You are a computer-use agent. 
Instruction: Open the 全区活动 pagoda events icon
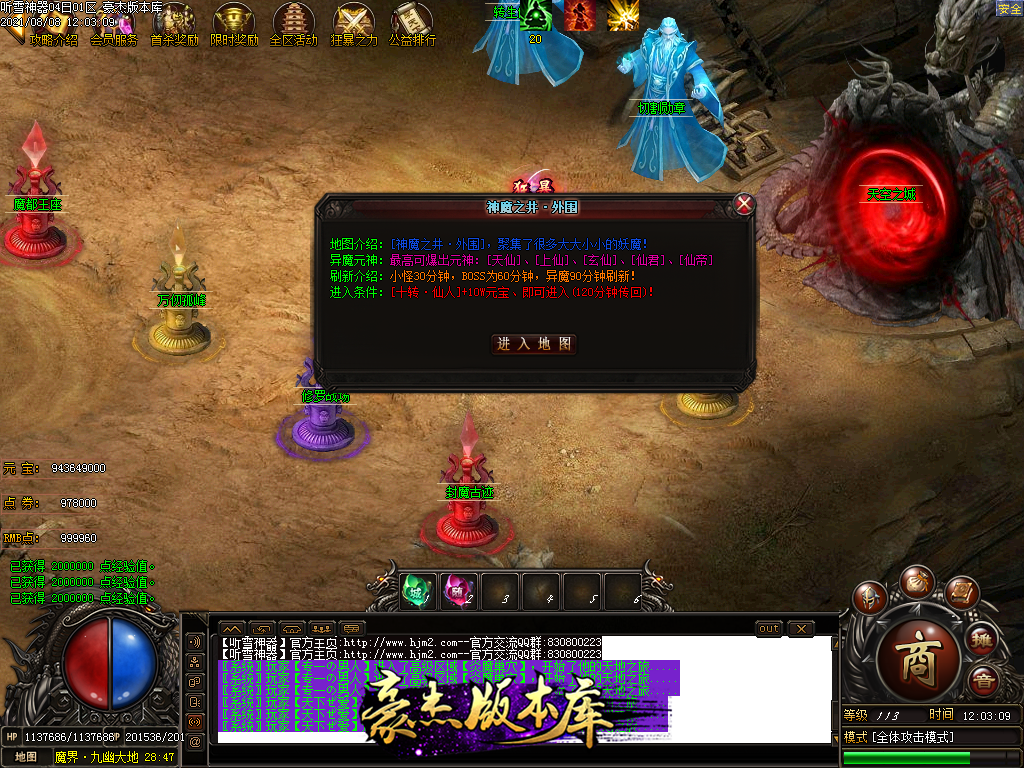293,24
